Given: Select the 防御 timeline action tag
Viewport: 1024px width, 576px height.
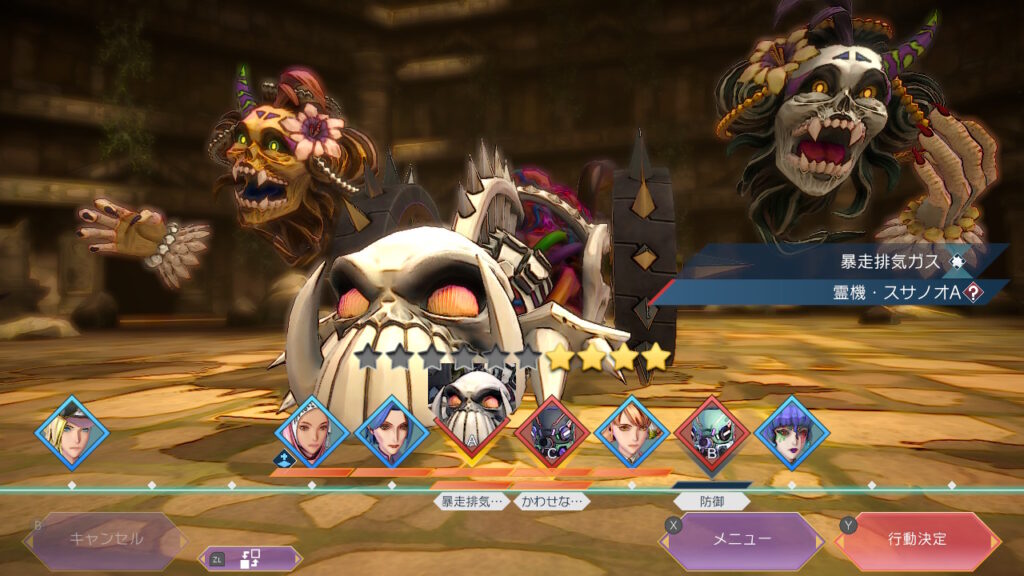Looking at the screenshot, I should (x=711, y=502).
